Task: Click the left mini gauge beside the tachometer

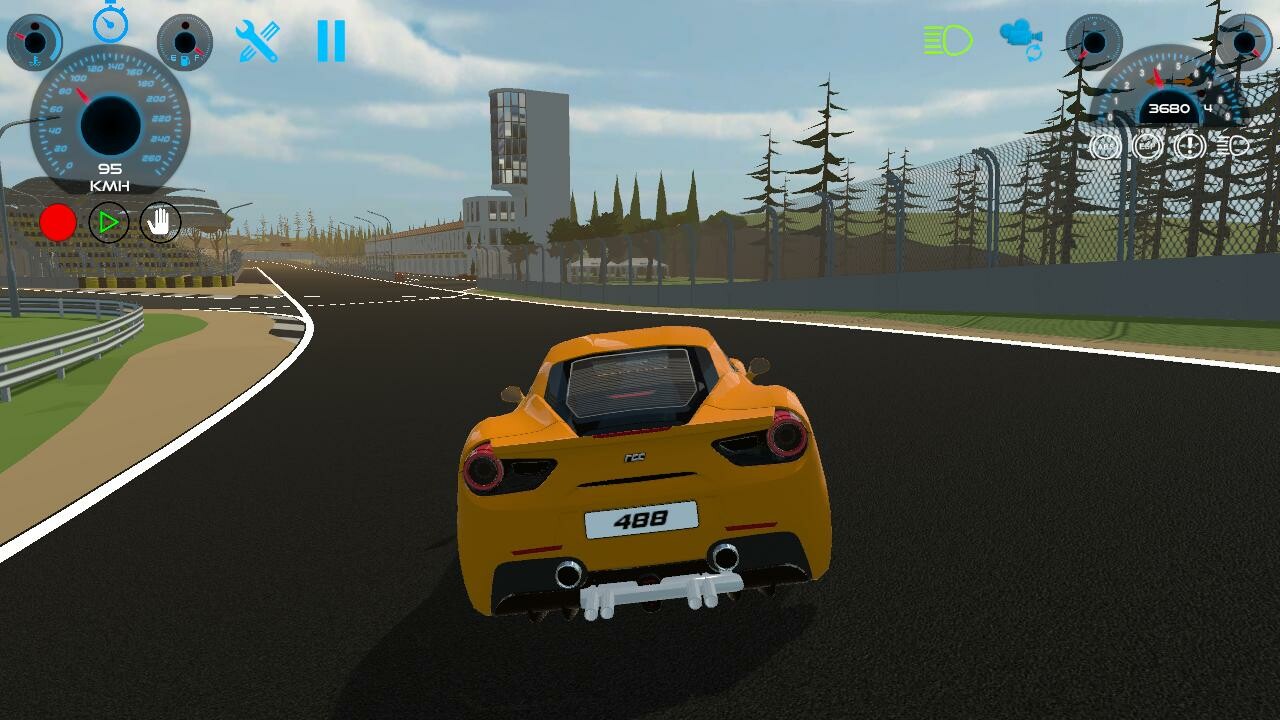Action: click(1093, 45)
